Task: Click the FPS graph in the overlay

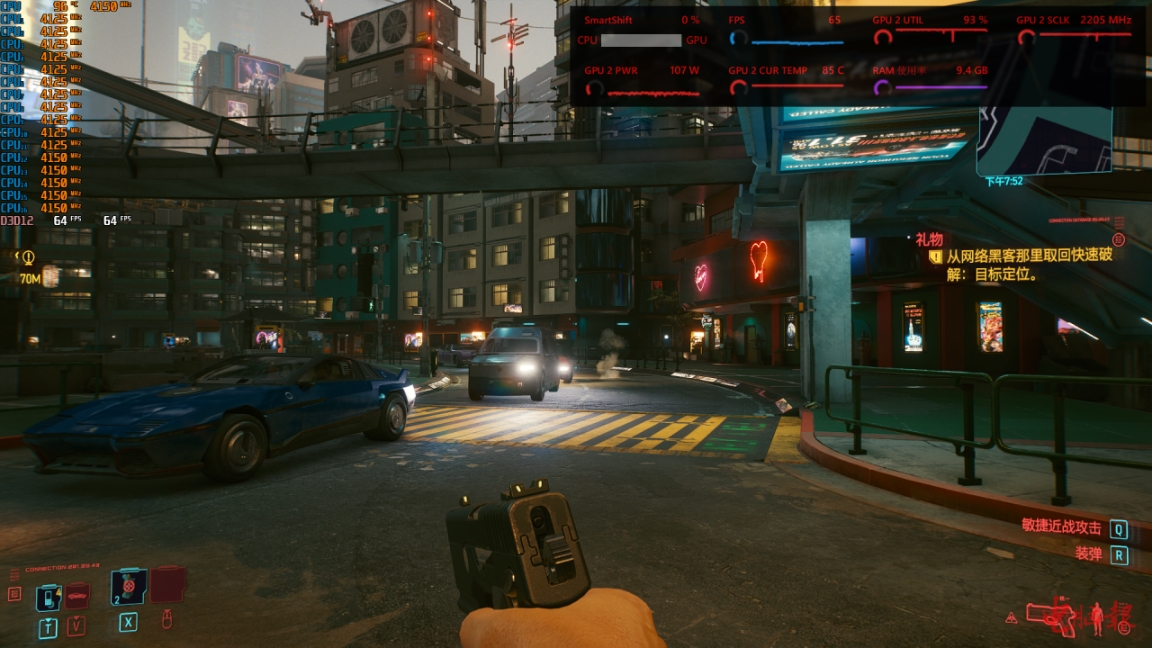Action: 797,42
